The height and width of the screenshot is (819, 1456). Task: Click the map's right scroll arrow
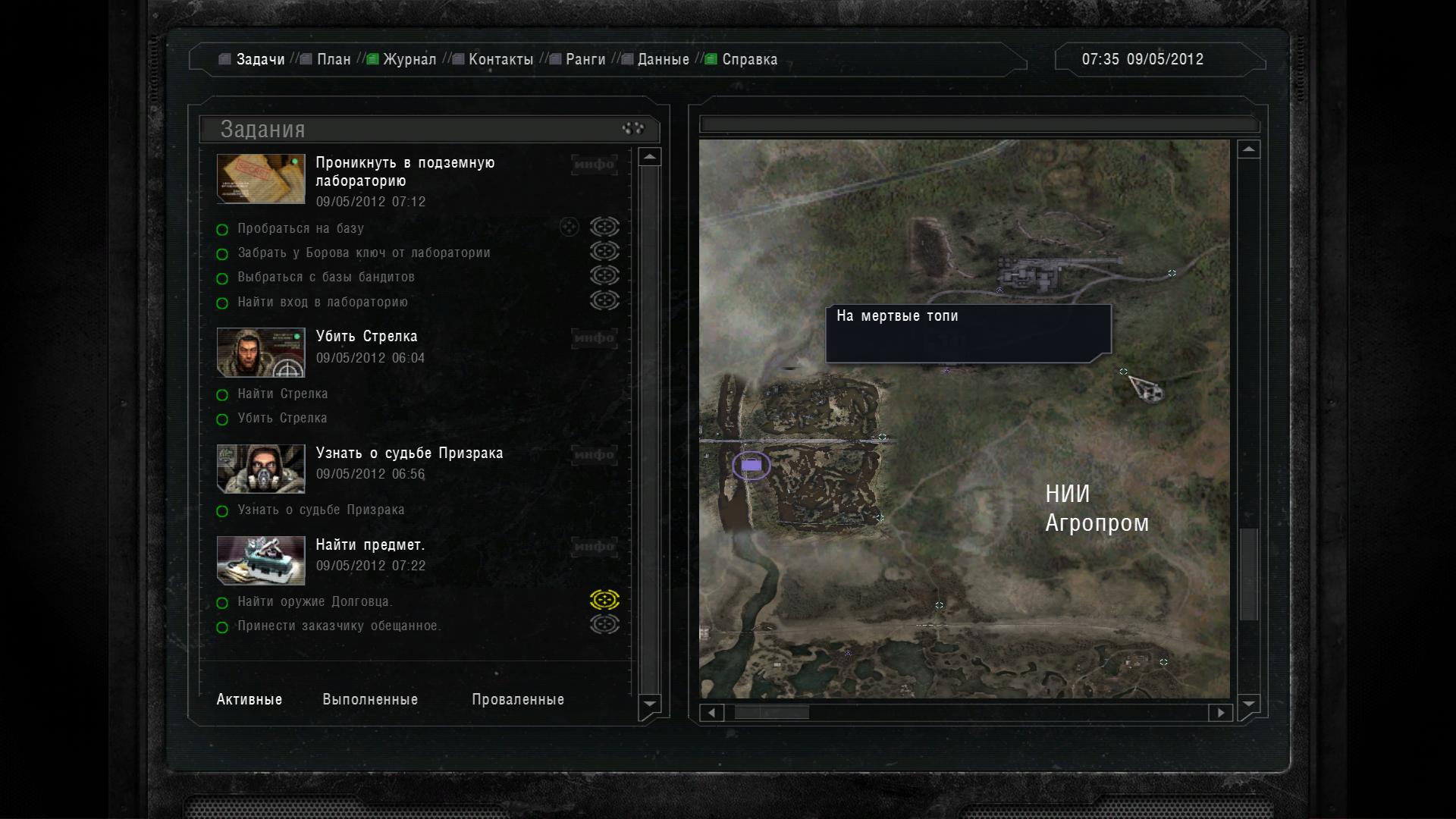click(x=1220, y=713)
